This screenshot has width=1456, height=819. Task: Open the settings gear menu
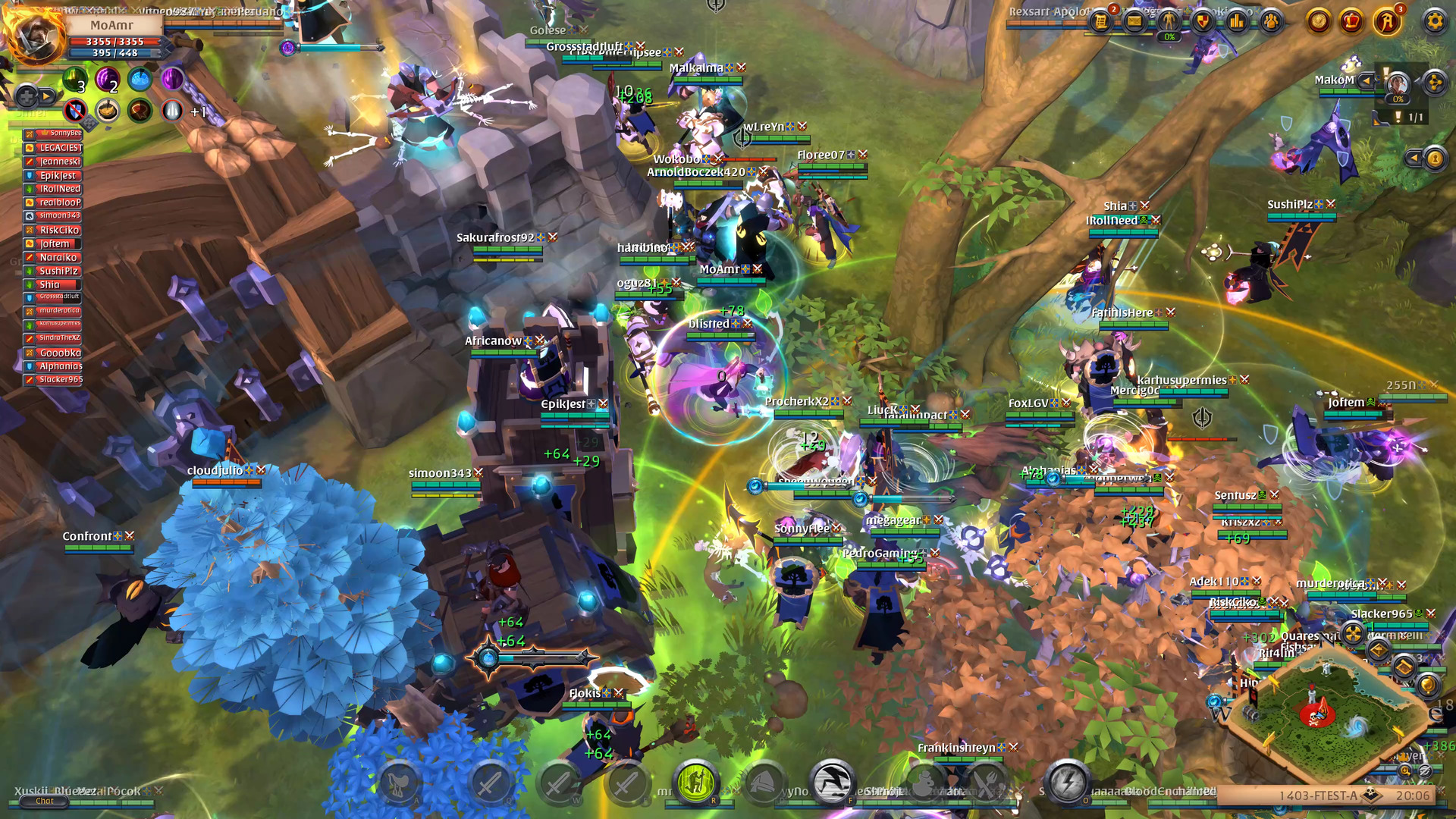1435,23
